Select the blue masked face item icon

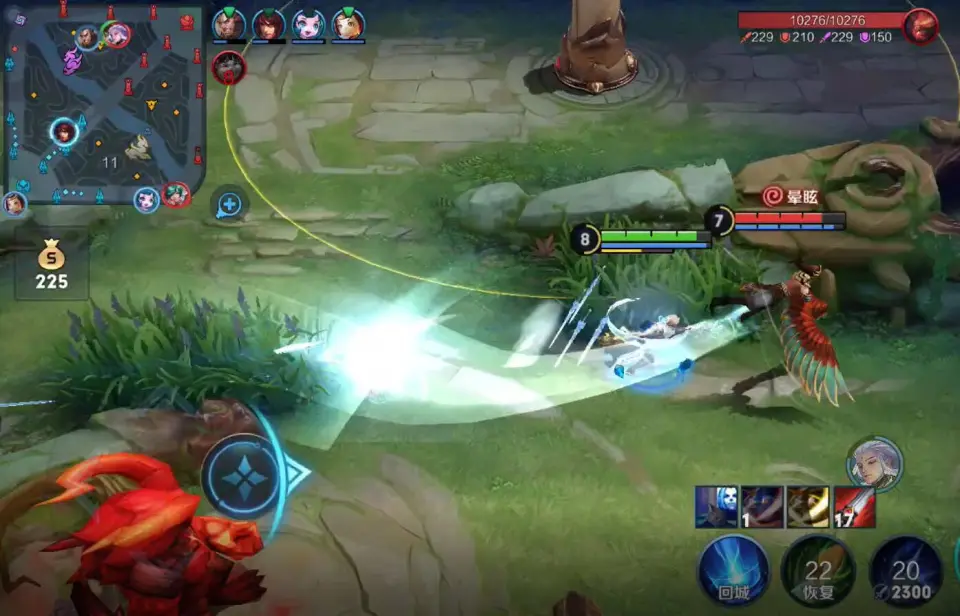(716, 507)
